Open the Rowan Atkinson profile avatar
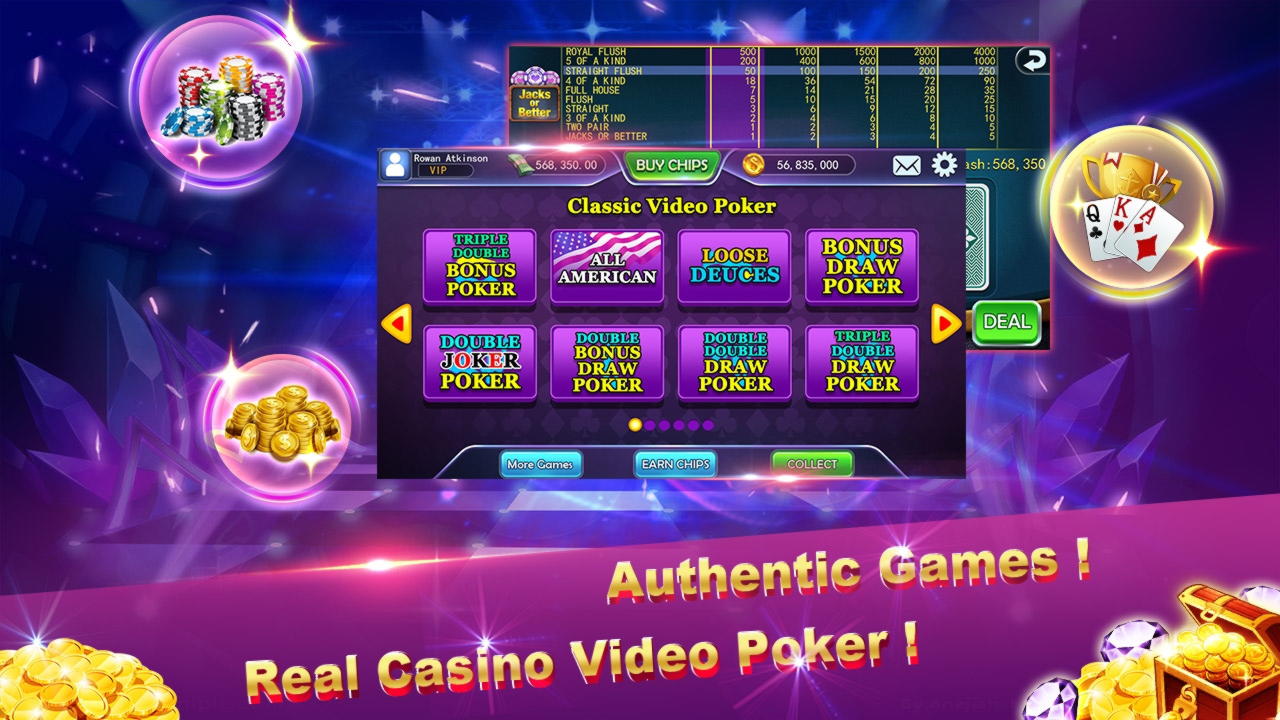1280x720 pixels. (395, 163)
